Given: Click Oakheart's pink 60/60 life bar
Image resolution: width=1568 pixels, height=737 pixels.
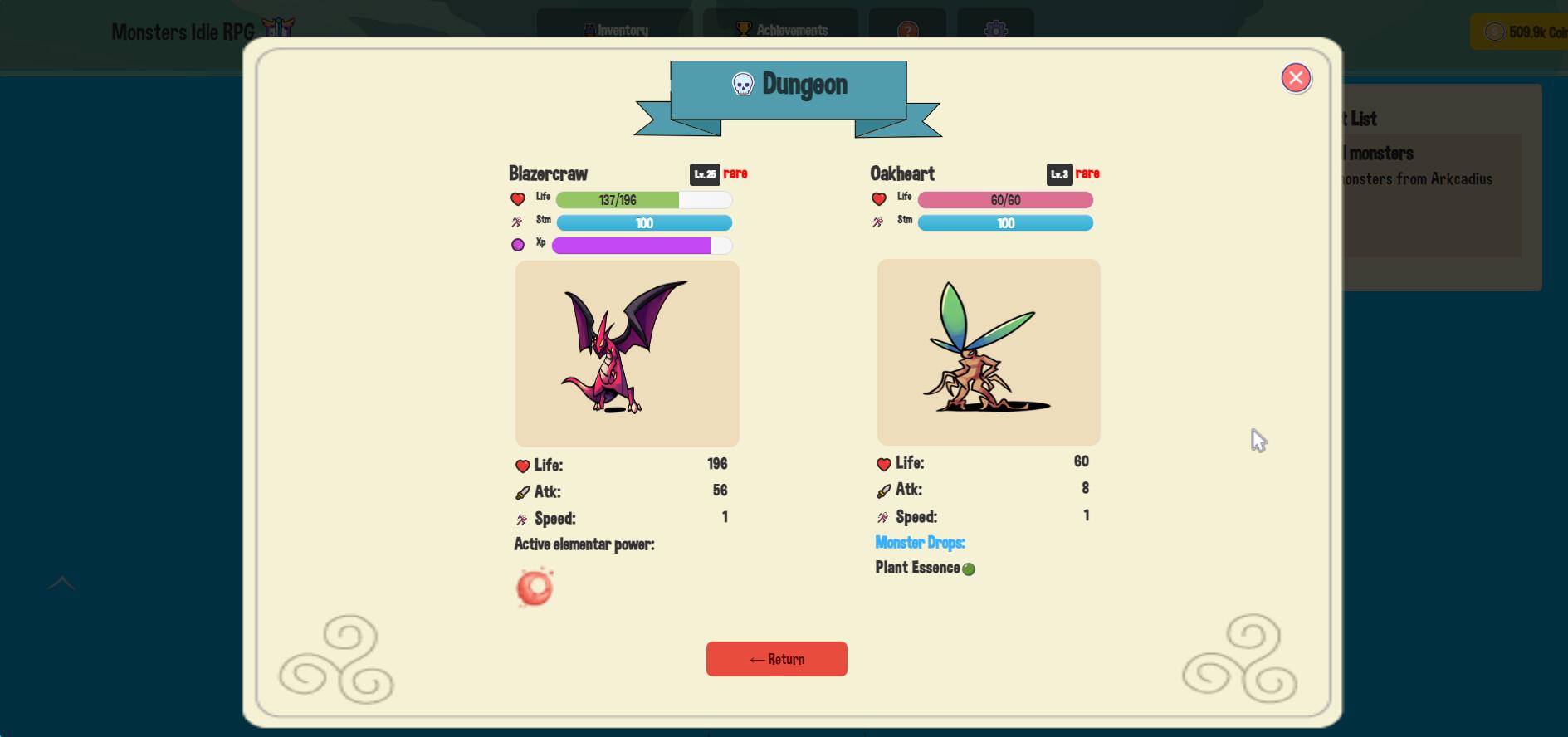Looking at the screenshot, I should (1005, 200).
